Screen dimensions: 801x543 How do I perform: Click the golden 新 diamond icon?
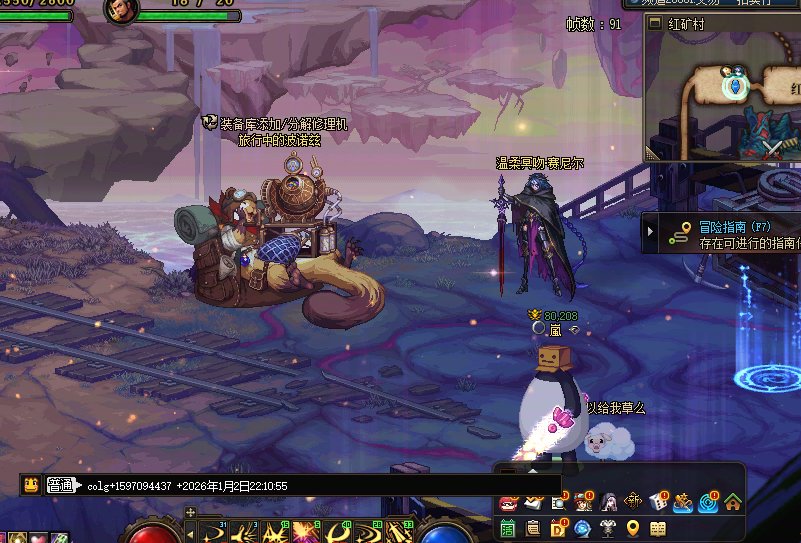pyautogui.click(x=633, y=503)
